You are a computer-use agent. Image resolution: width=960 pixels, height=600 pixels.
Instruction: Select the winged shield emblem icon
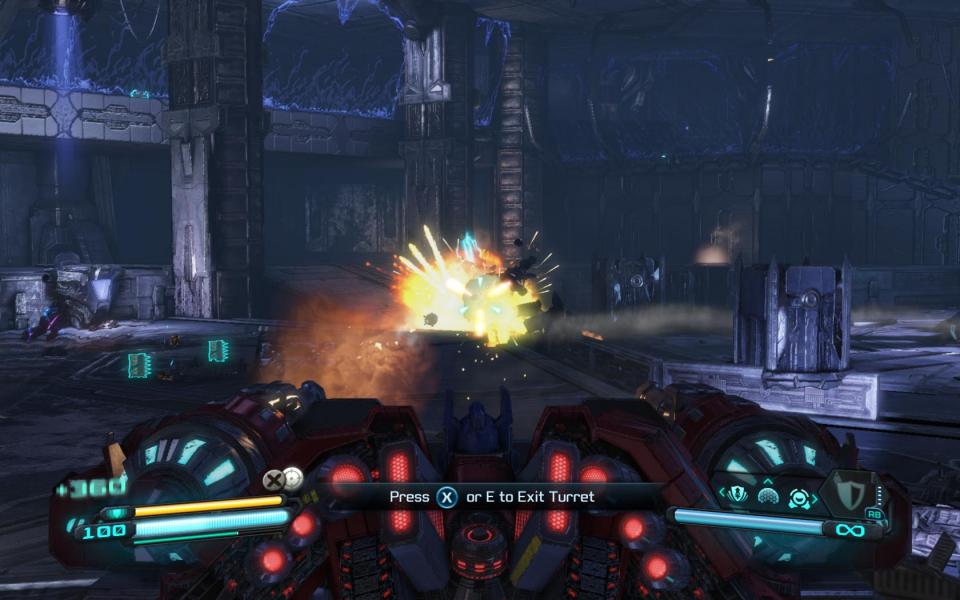pyautogui.click(x=737, y=495)
